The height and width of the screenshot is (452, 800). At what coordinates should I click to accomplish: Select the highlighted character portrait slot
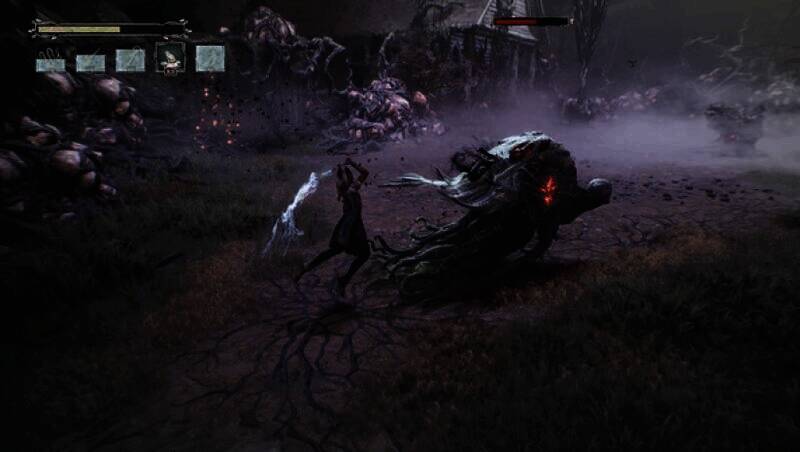170,58
